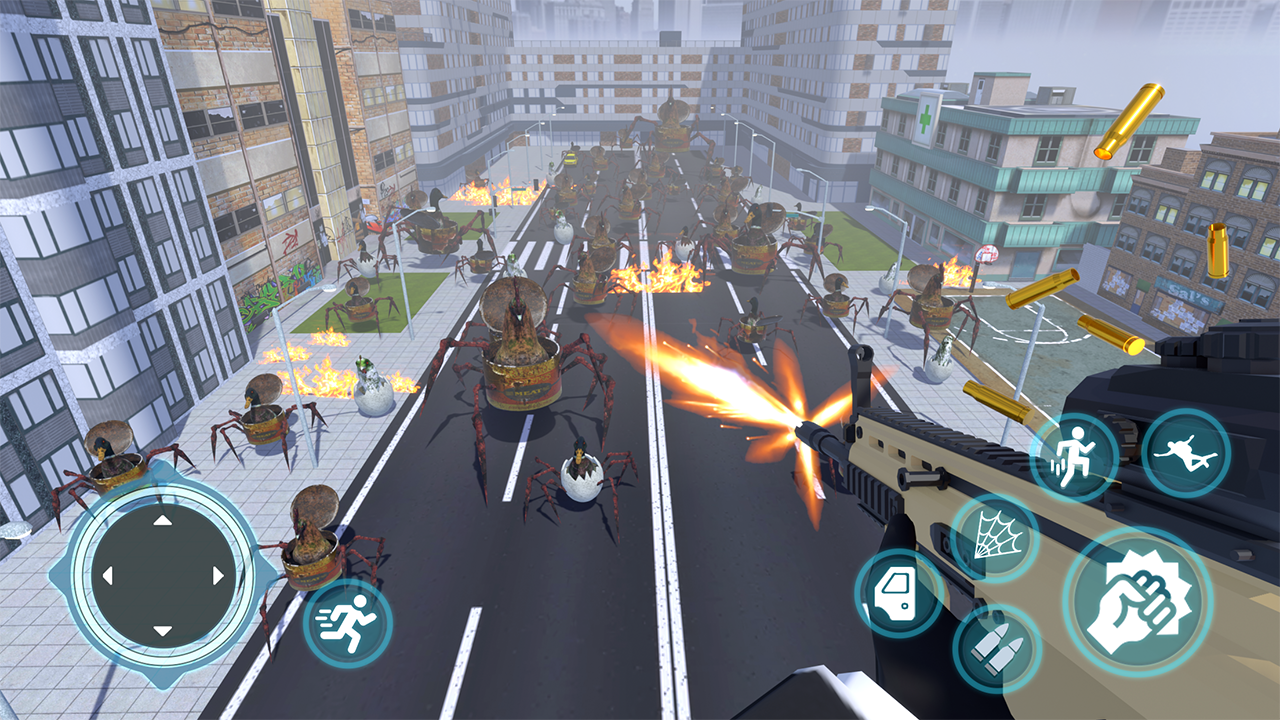This screenshot has height=720, width=1280.
Task: Click the basketball hoop near the court
Action: [x=988, y=255]
